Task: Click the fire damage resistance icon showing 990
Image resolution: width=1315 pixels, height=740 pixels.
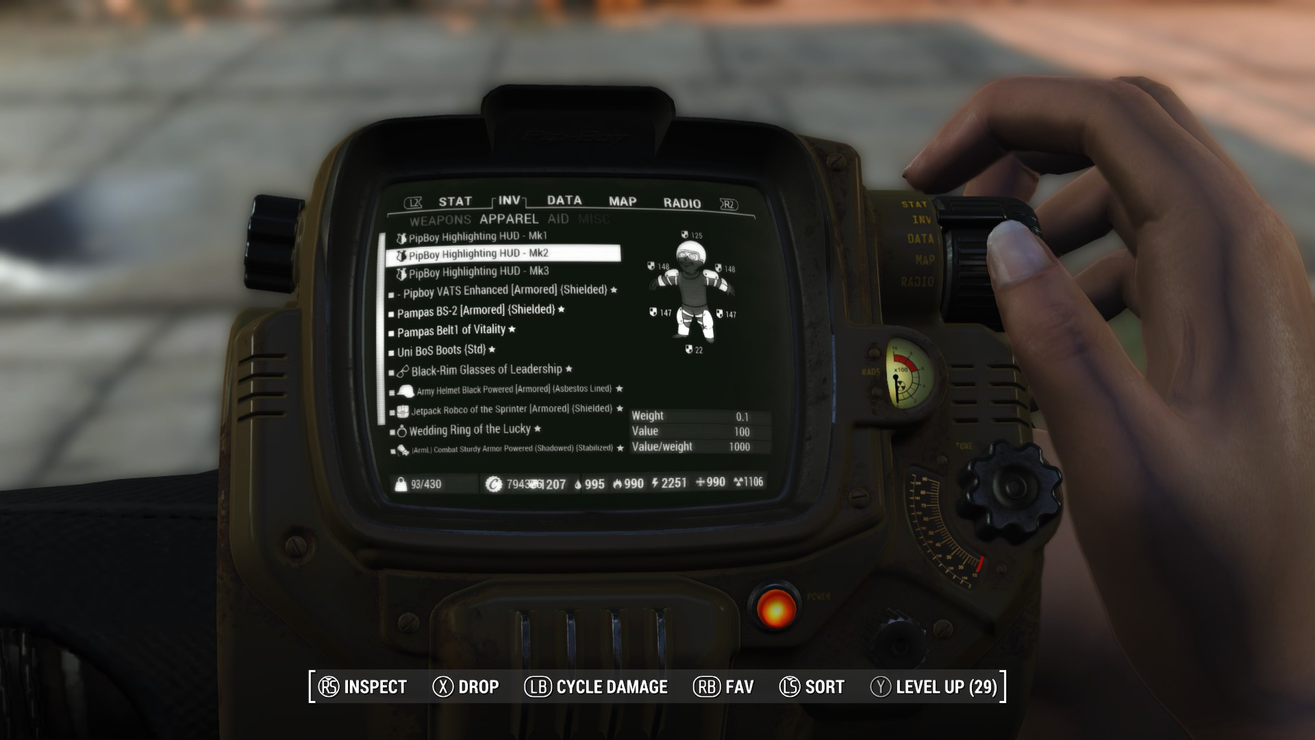Action: coord(618,483)
